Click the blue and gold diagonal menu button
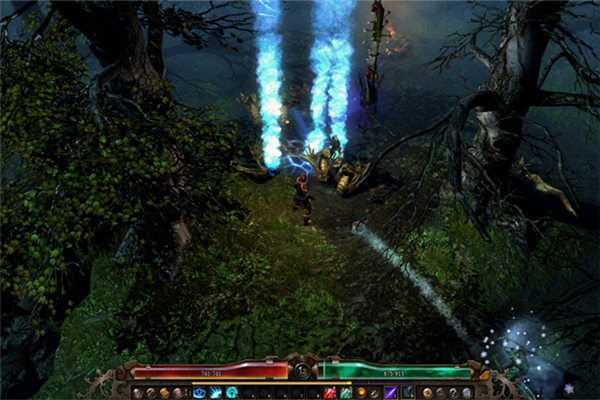The width and height of the screenshot is (600, 400). 150,392
